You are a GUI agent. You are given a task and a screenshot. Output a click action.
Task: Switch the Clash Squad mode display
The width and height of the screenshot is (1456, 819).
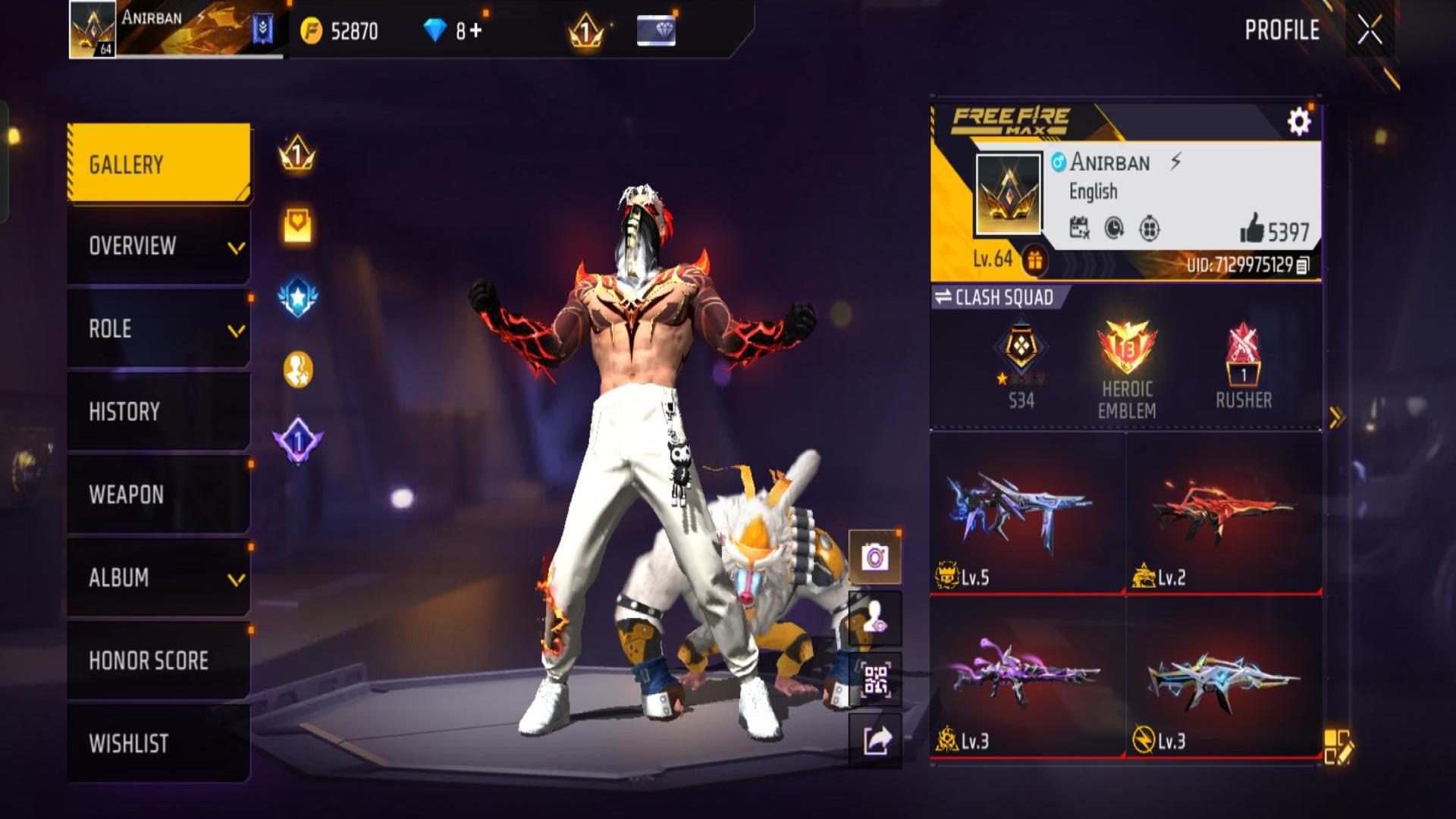pos(995,297)
